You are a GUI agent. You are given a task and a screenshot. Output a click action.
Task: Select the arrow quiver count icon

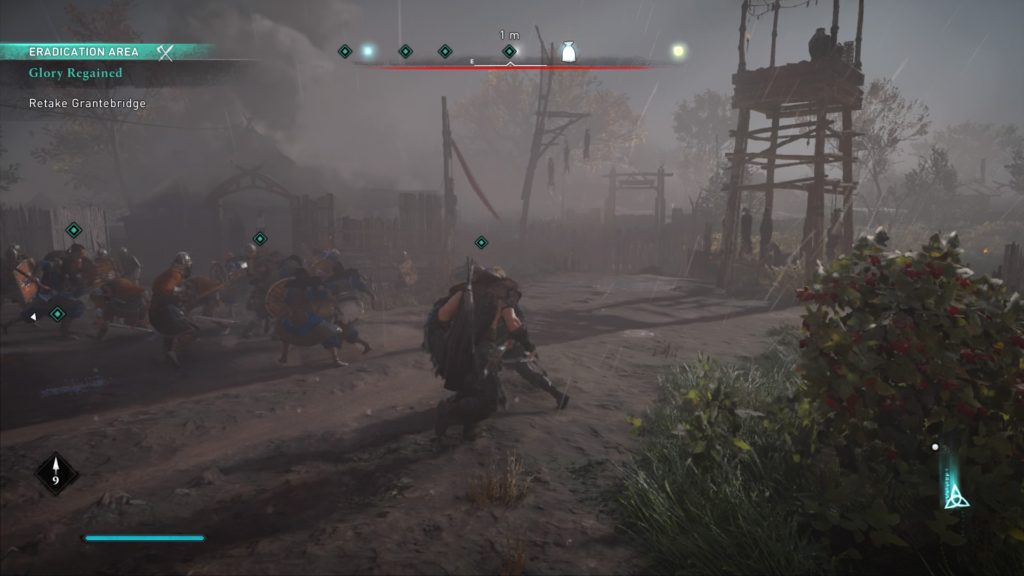click(x=56, y=473)
